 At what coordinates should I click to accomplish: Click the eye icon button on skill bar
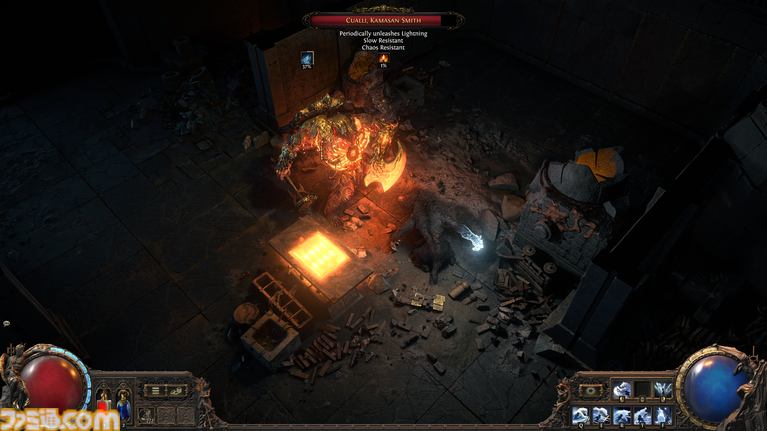(591, 390)
